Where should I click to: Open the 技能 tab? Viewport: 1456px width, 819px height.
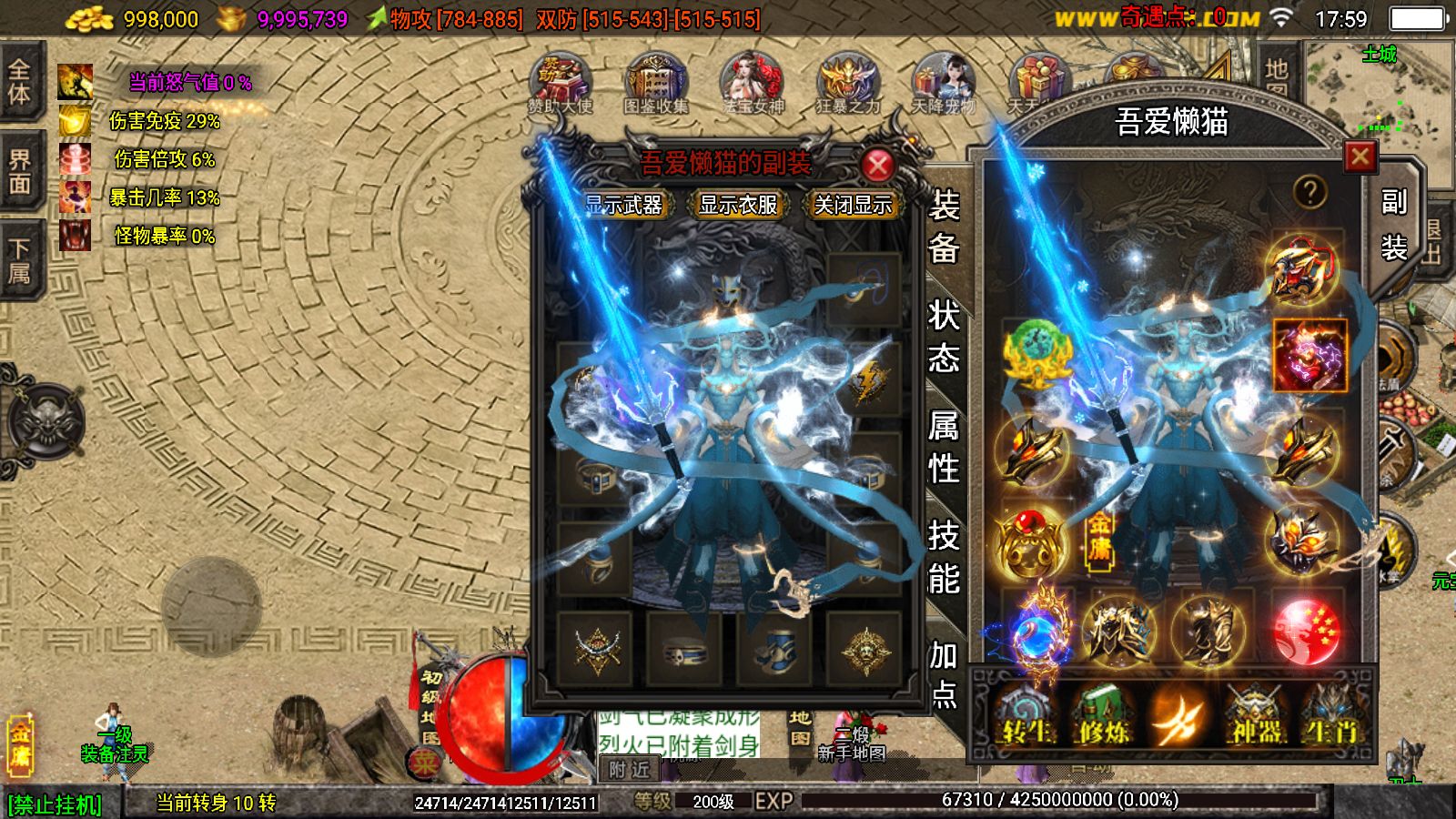pyautogui.click(x=944, y=557)
